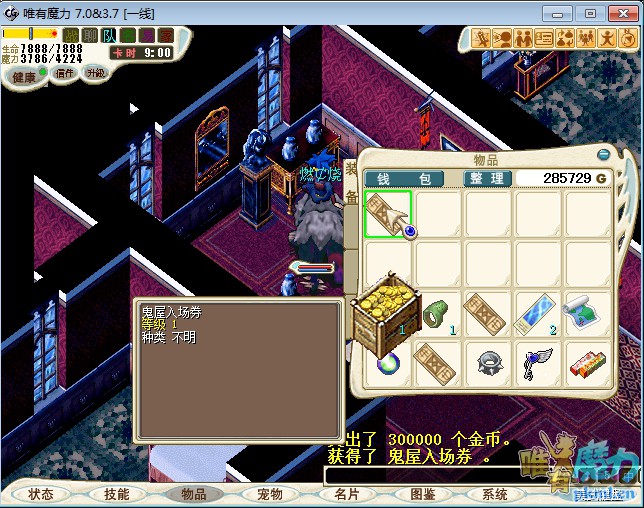Open the 信件 mail button
Viewport: 644px width, 508px height.
(64, 73)
